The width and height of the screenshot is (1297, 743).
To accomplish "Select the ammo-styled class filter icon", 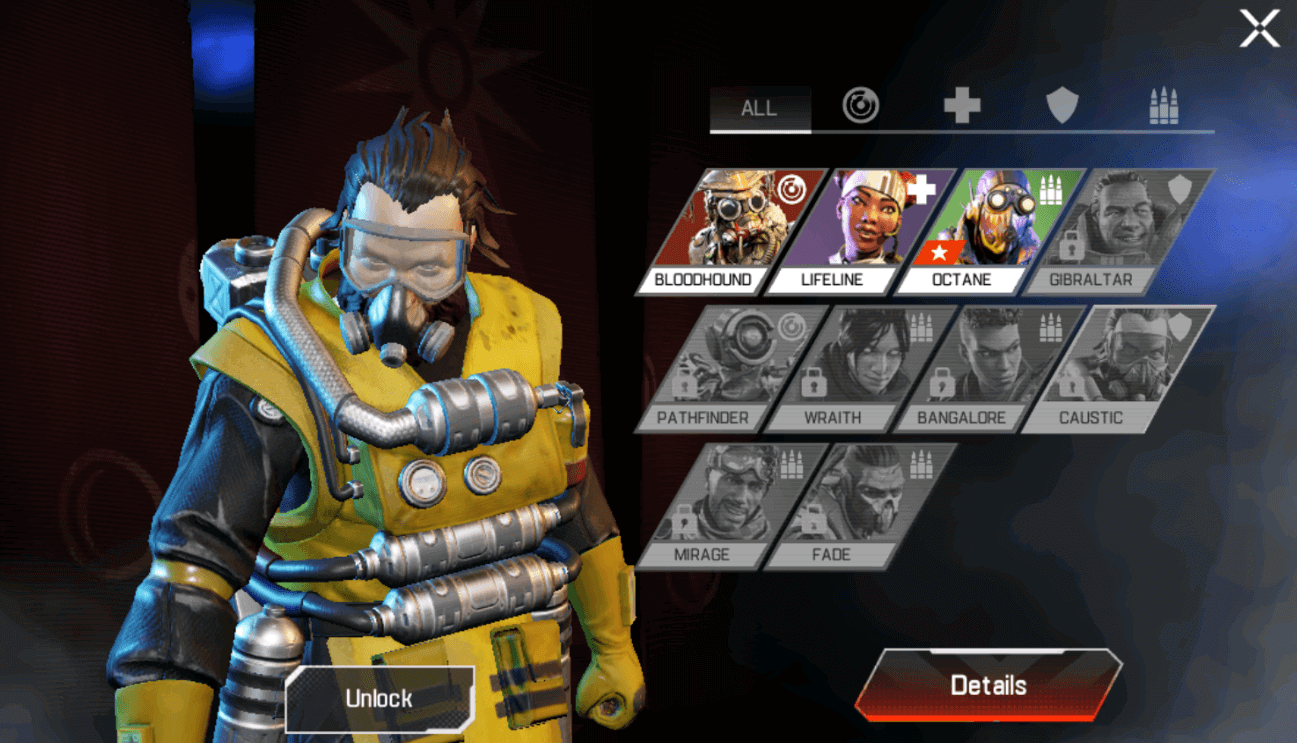I will (1163, 103).
